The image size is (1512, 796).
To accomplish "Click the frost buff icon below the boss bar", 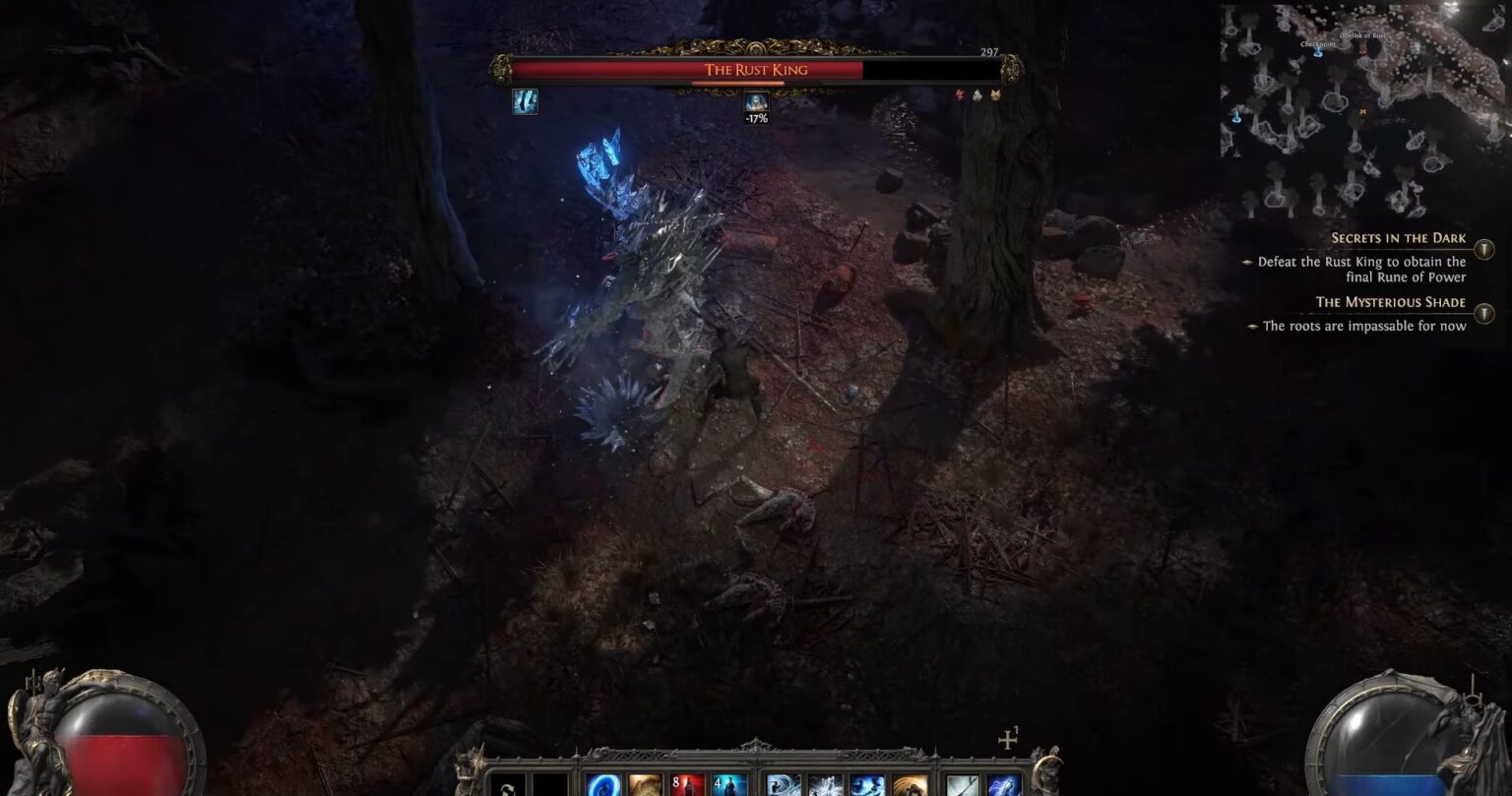I will coord(526,100).
